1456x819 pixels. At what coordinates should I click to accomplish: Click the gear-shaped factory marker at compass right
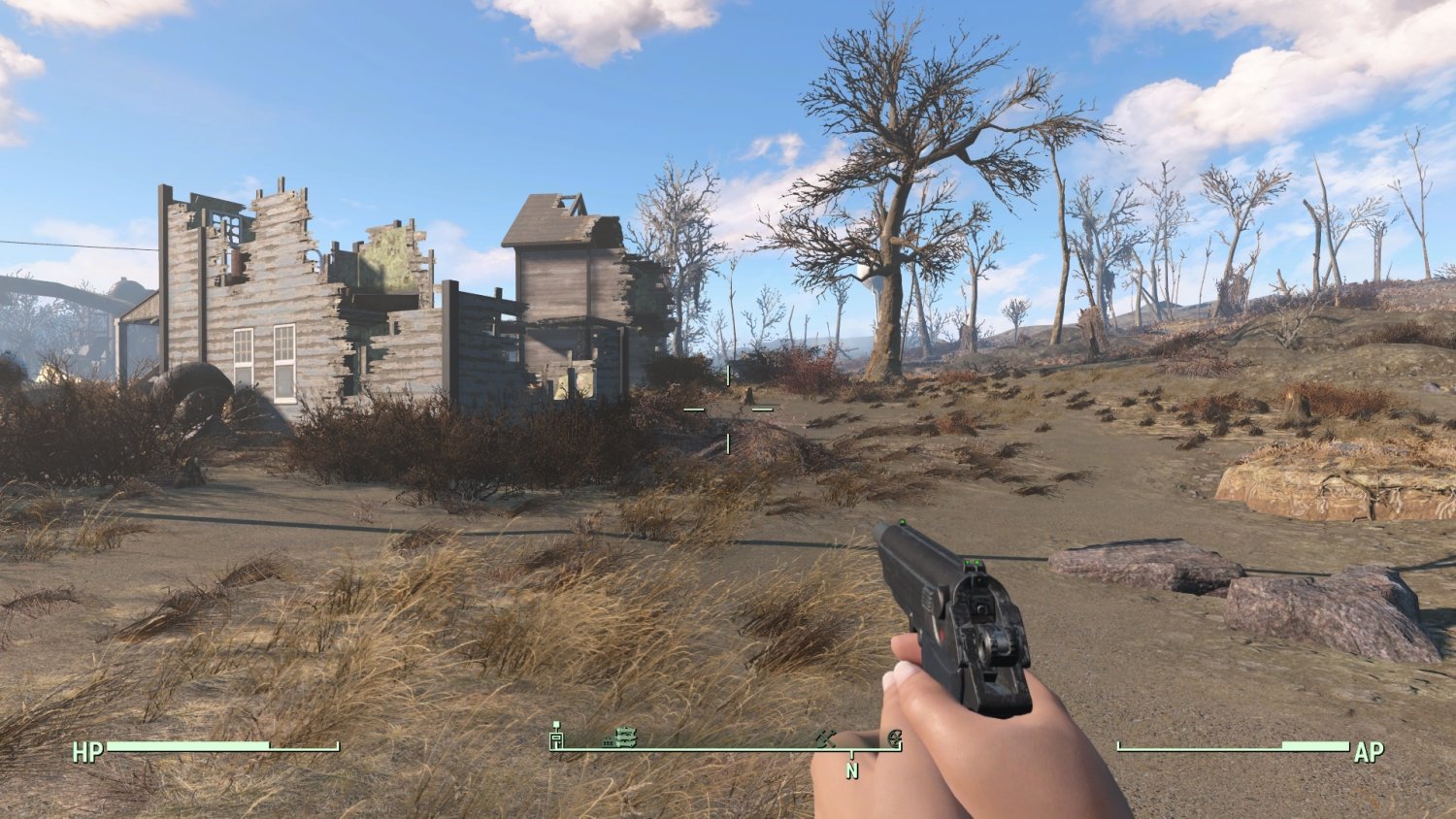[x=895, y=737]
